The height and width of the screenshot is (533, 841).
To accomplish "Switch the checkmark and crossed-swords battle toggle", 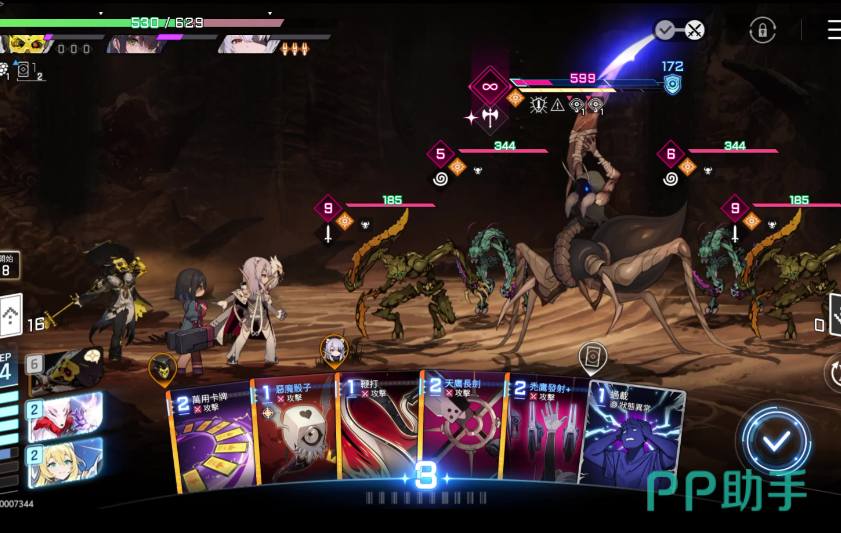I will click(680, 30).
